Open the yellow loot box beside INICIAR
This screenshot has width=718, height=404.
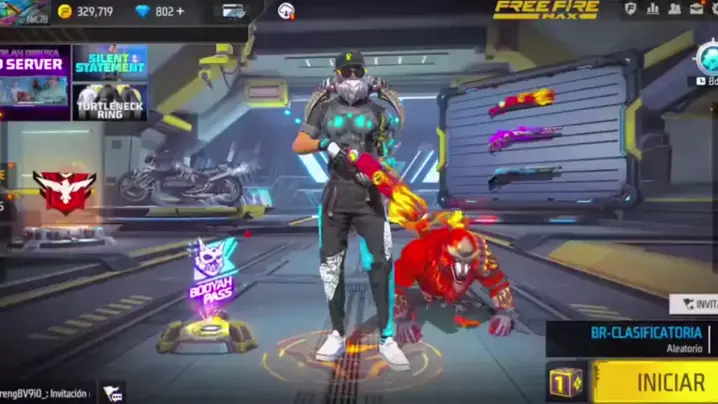click(567, 382)
